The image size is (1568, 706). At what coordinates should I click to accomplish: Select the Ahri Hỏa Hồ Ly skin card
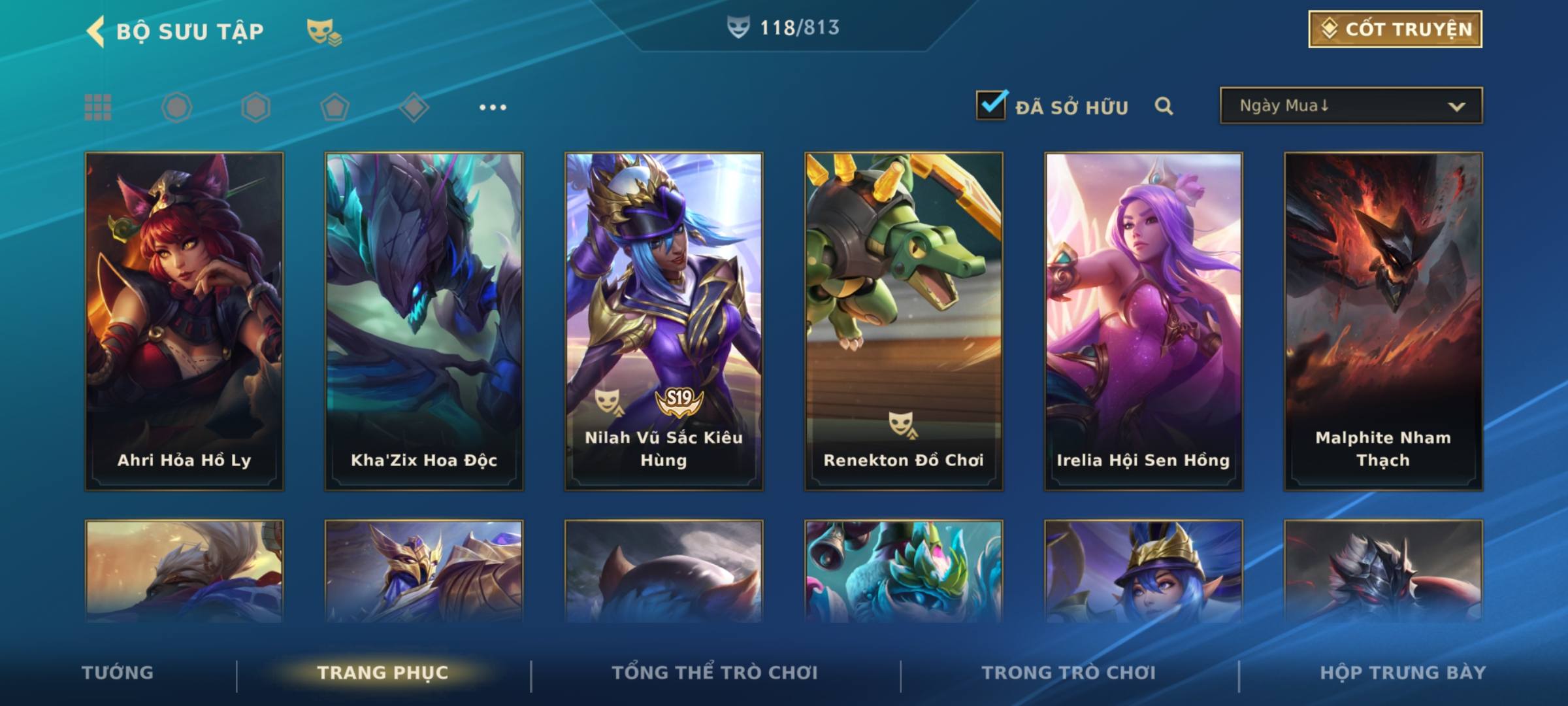click(184, 320)
